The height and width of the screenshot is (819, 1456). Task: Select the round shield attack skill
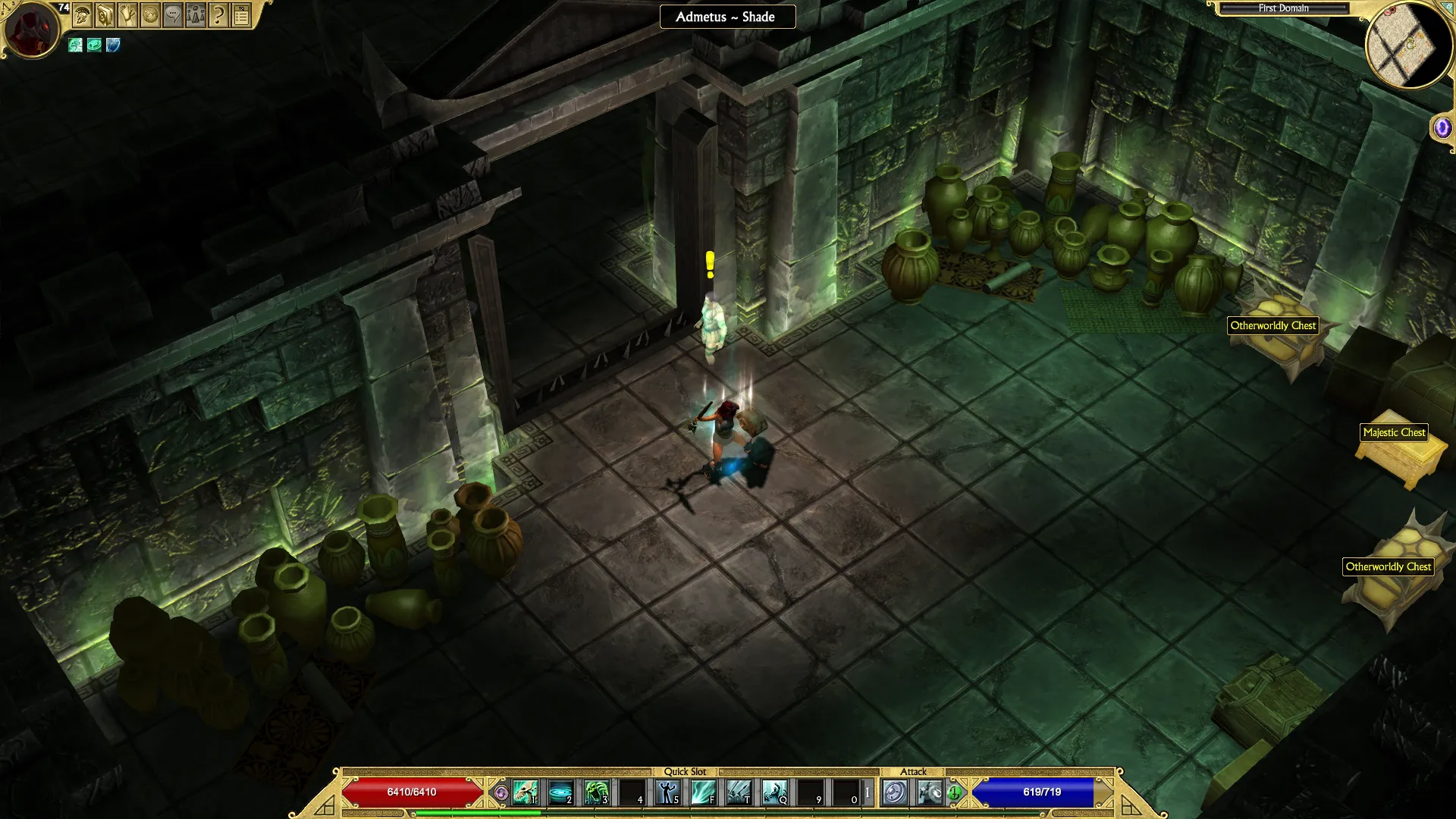(895, 792)
